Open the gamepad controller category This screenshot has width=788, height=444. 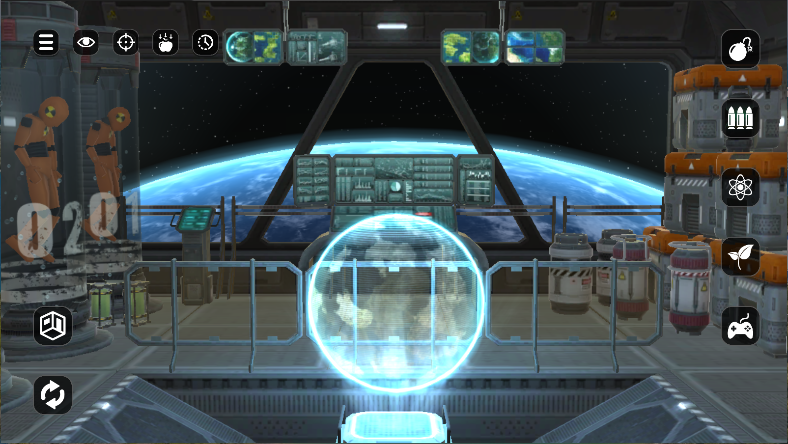tap(740, 325)
